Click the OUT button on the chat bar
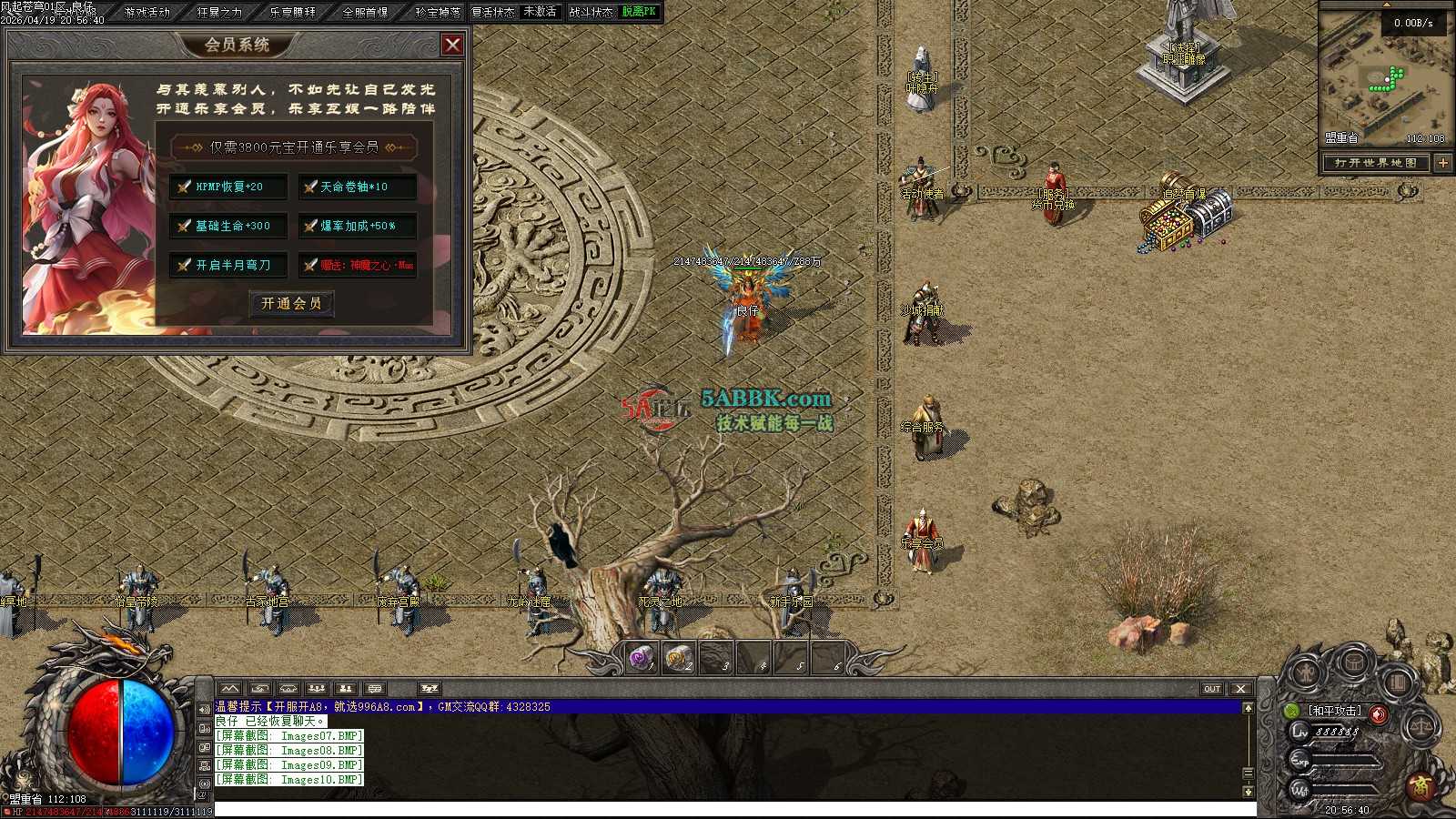The width and height of the screenshot is (1456, 819). [x=1212, y=689]
